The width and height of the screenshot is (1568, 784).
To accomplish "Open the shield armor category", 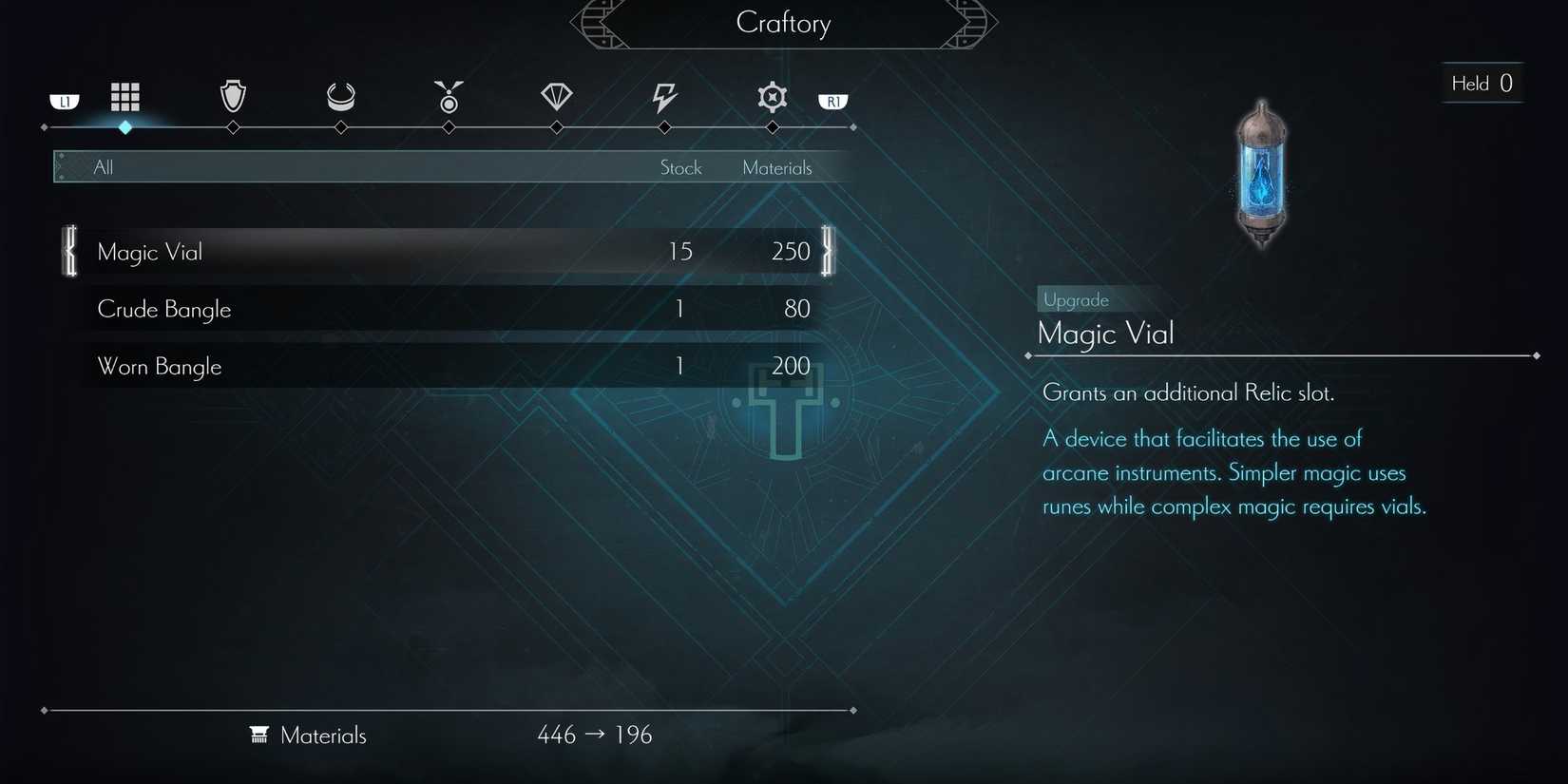I will point(232,96).
